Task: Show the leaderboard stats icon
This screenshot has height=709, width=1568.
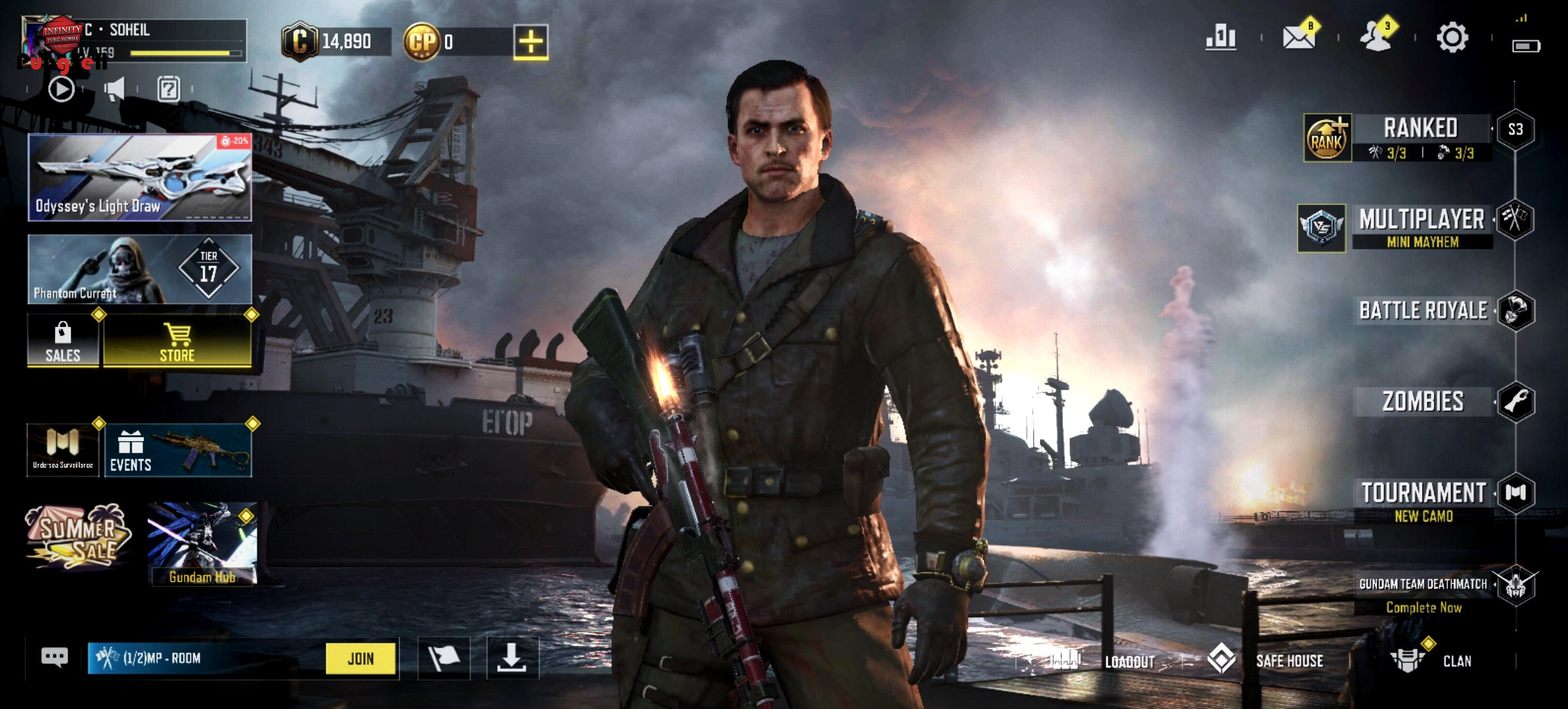Action: point(1221,37)
